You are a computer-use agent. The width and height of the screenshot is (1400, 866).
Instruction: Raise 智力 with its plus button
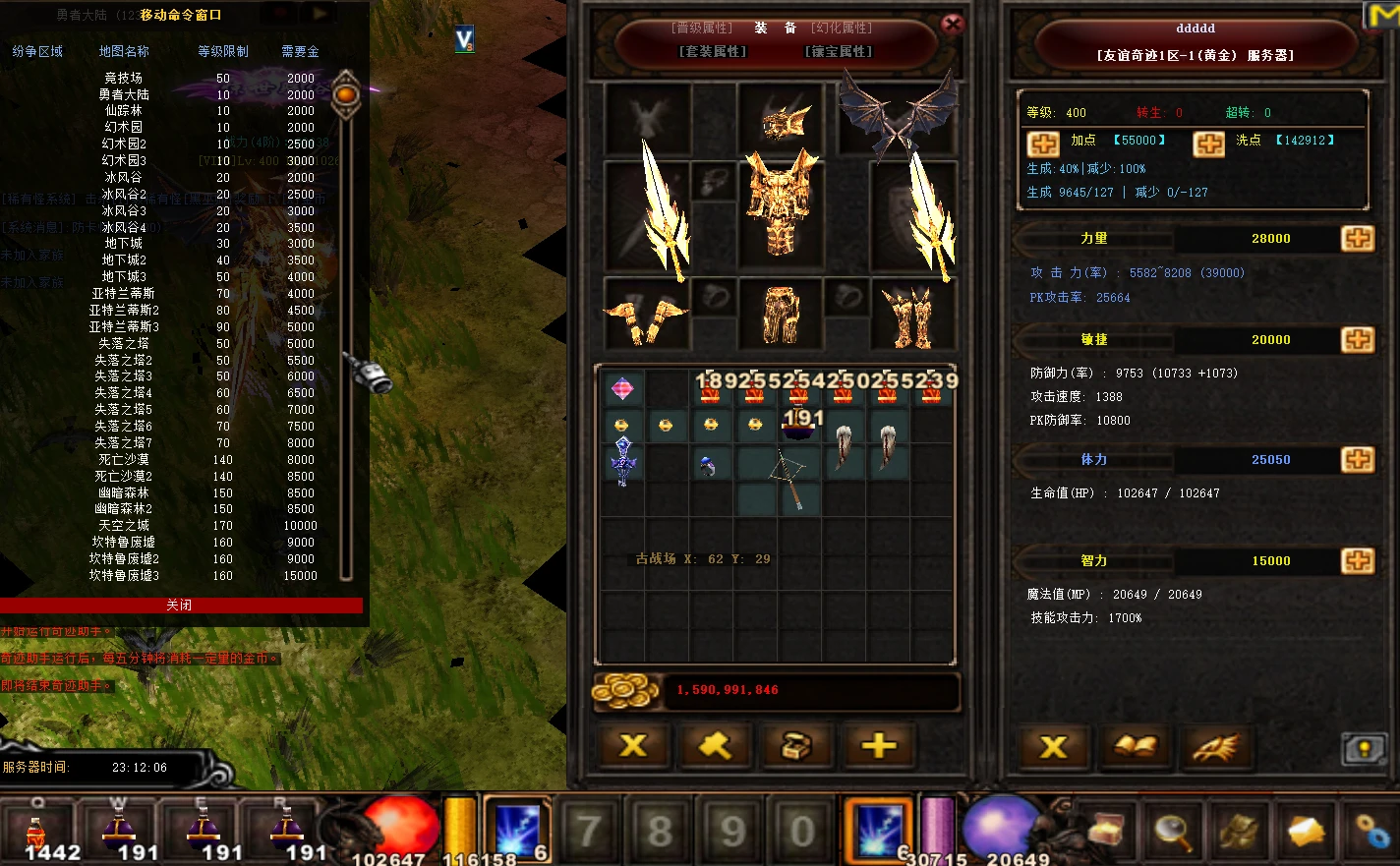coord(1358,560)
